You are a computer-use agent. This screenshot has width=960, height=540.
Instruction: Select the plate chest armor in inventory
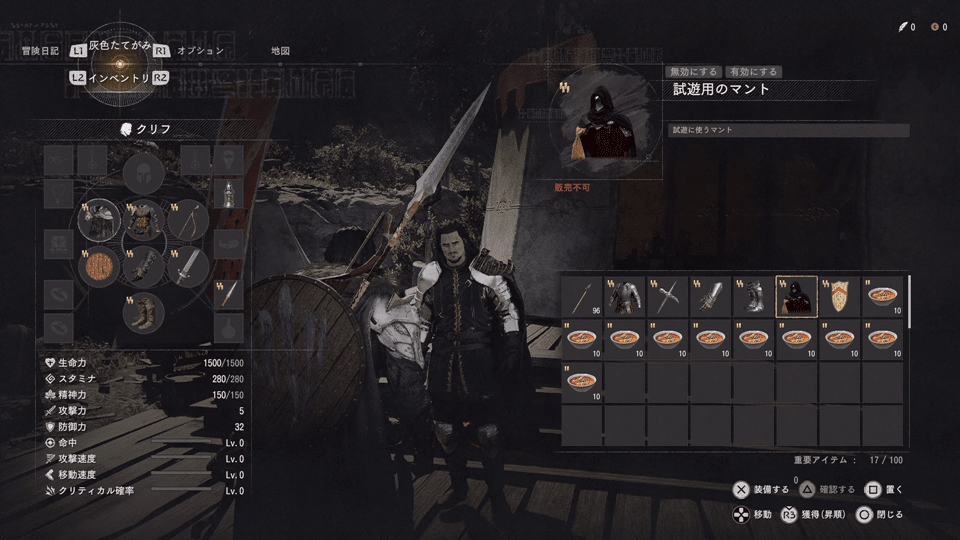625,297
